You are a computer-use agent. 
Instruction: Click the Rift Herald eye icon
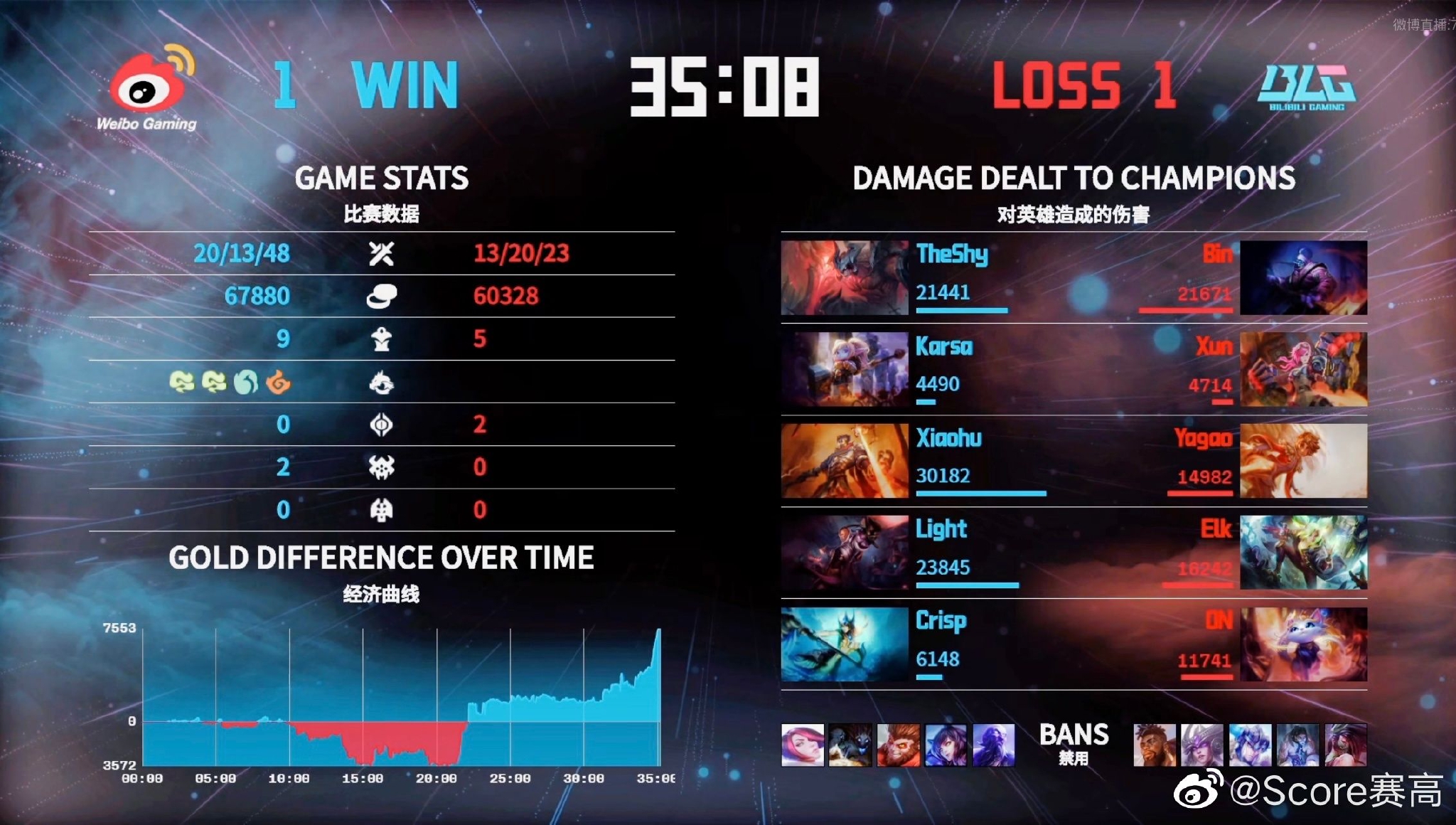tap(382, 425)
